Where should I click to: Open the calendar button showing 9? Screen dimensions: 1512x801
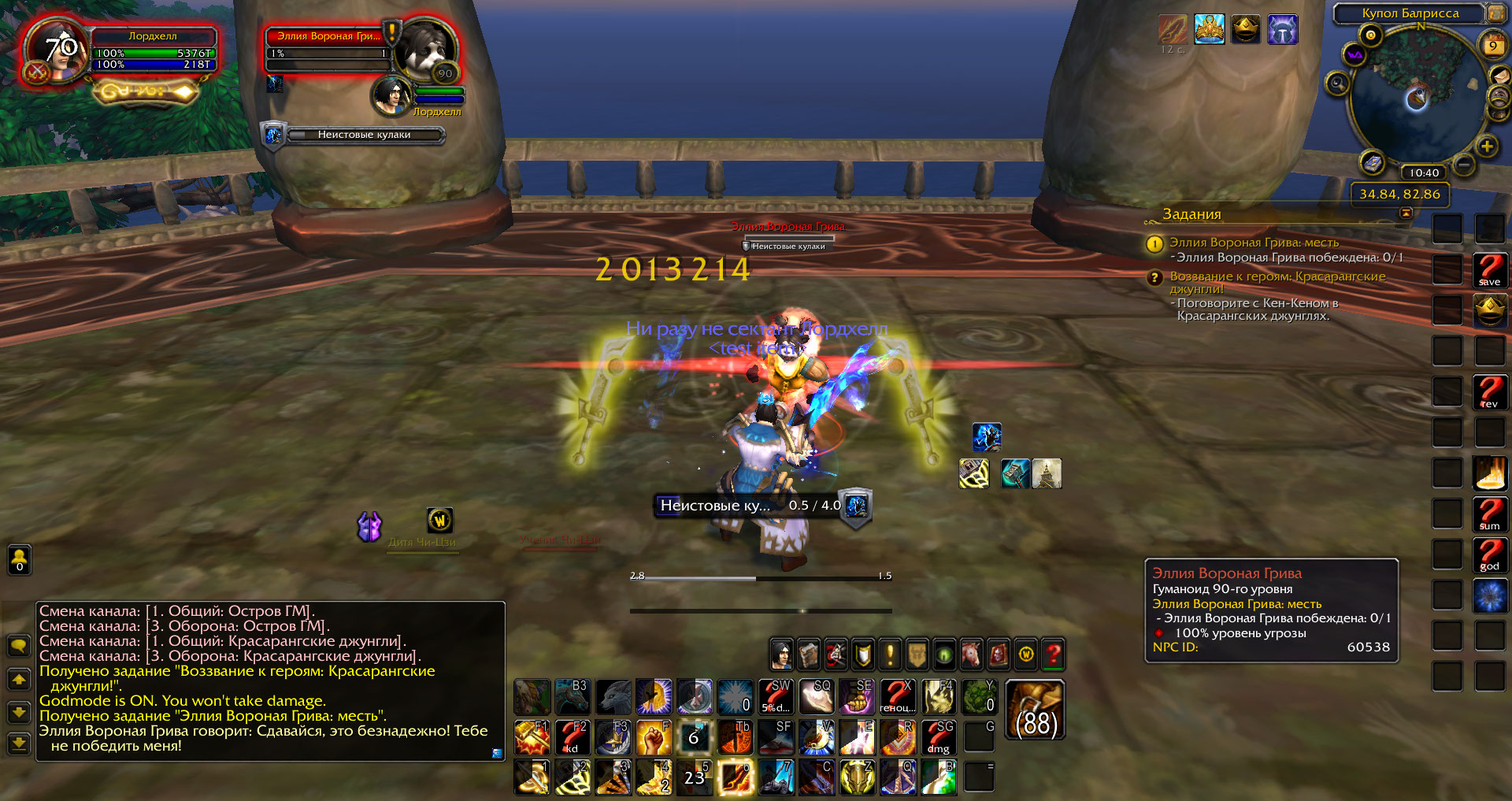pos(1492,45)
